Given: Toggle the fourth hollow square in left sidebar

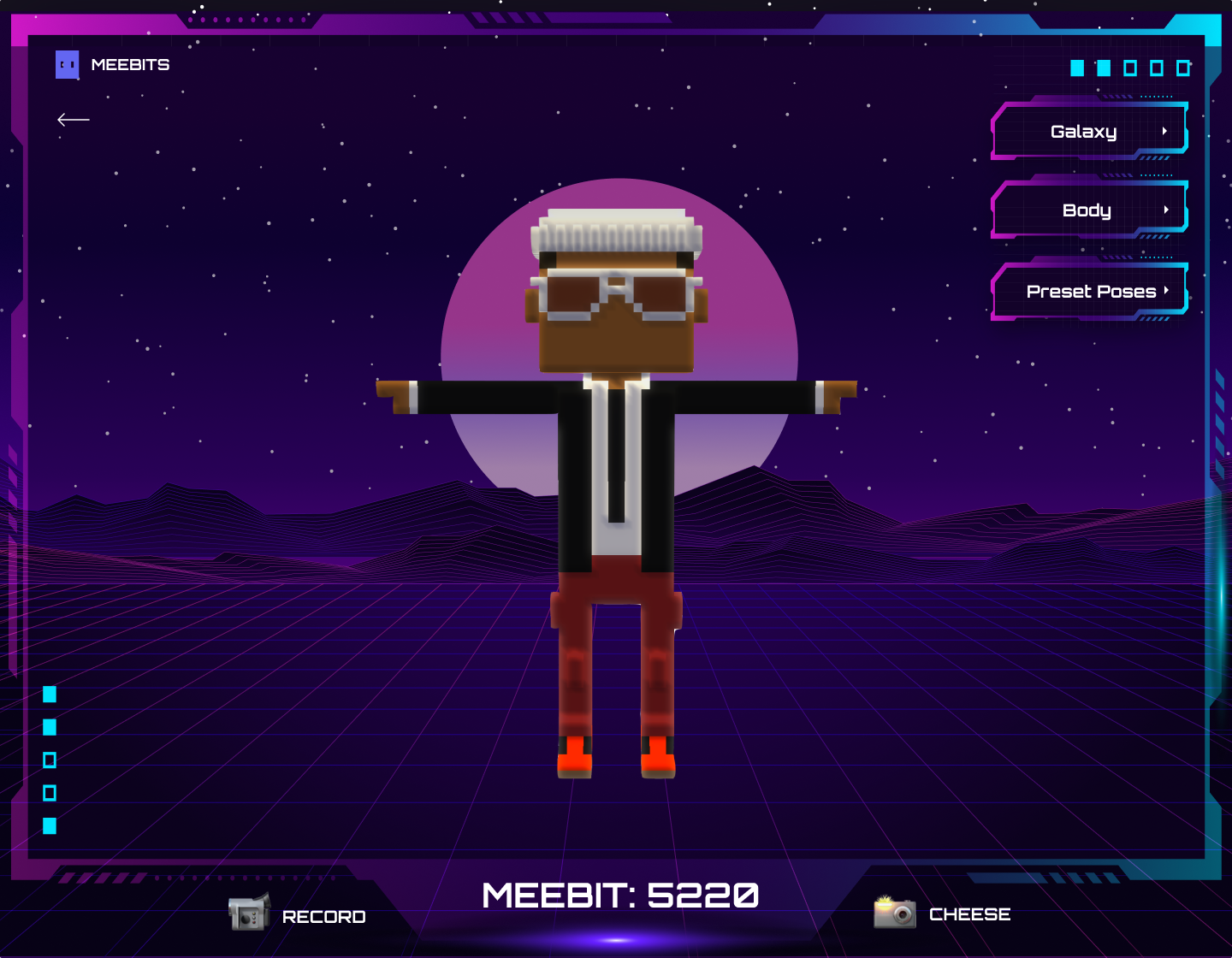Looking at the screenshot, I should 50,793.
